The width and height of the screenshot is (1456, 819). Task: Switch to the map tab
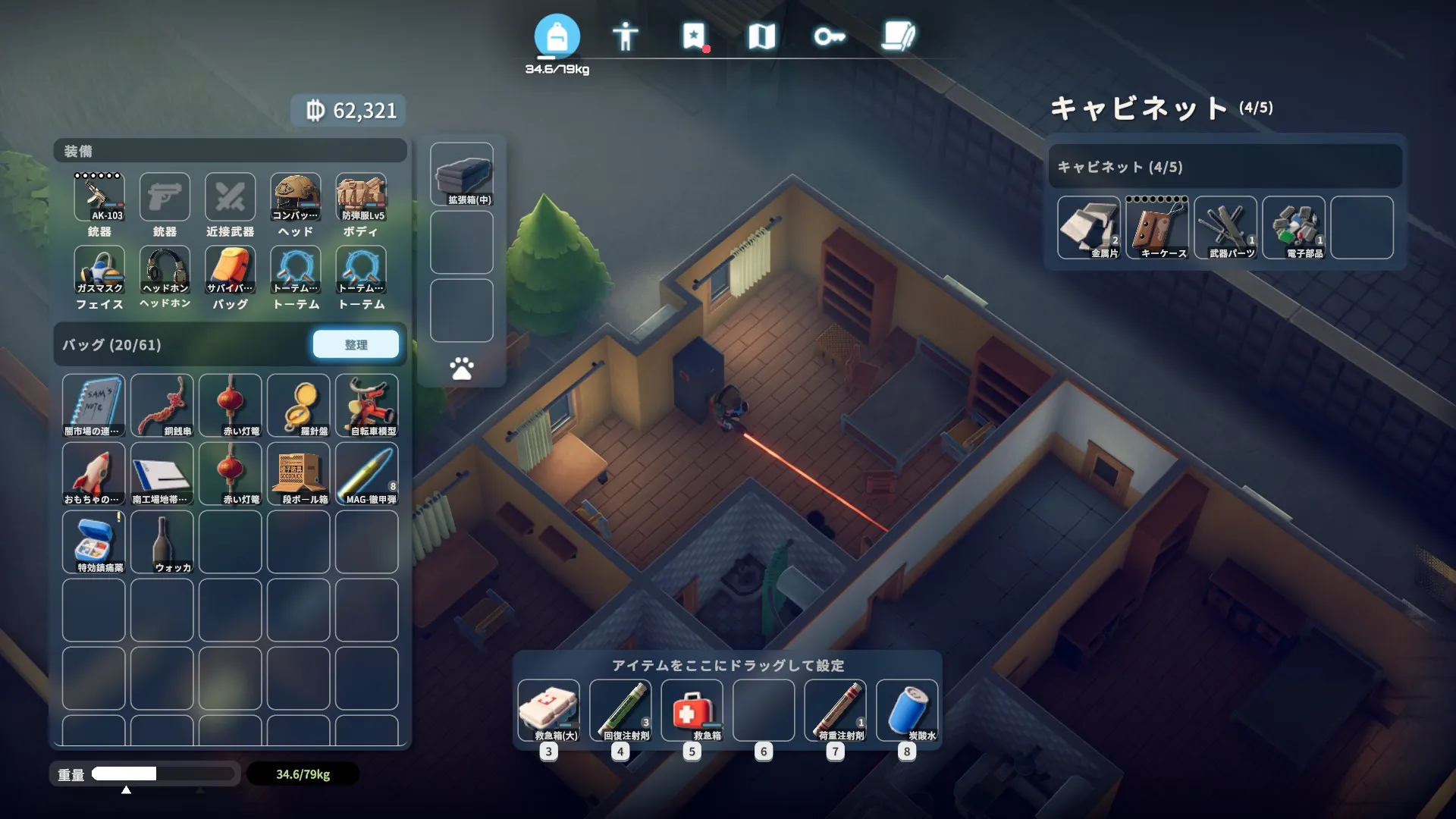tap(761, 36)
